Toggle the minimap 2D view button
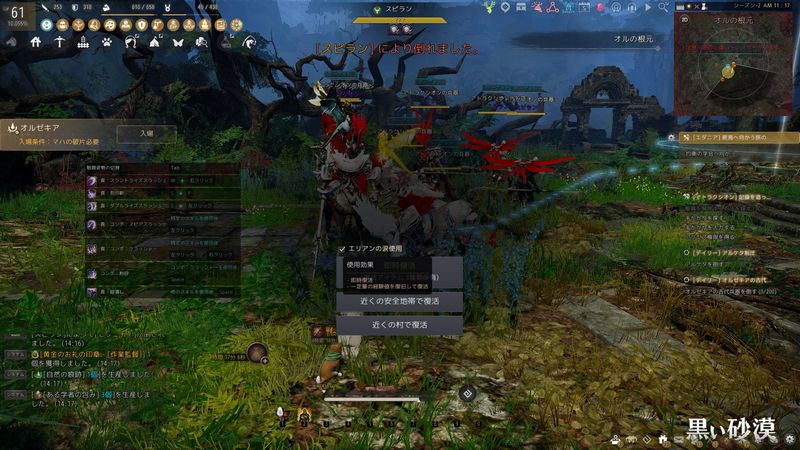The width and height of the screenshot is (800, 450). click(x=684, y=18)
